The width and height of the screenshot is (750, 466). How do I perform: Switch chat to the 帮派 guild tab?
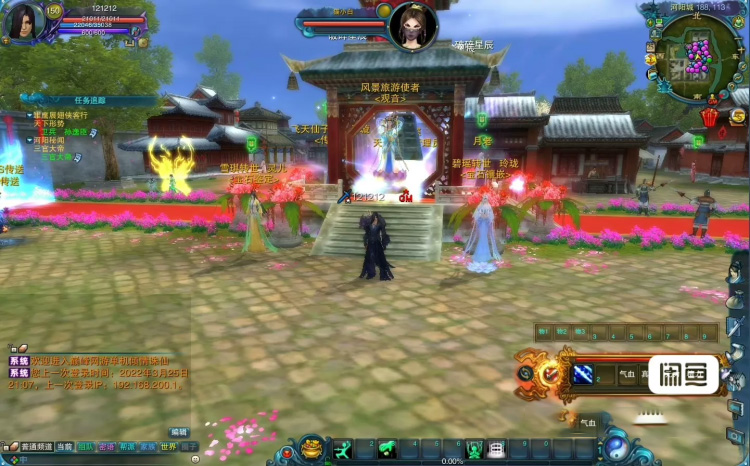127,447
